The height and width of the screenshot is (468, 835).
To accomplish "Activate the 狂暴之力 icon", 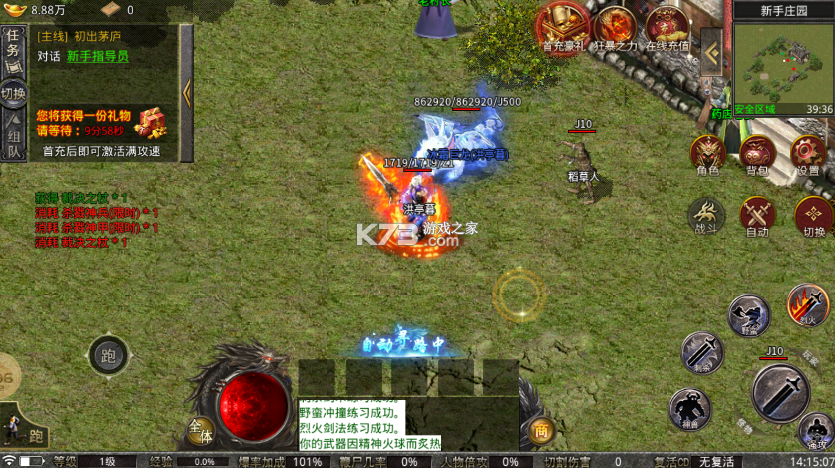I will [x=616, y=25].
